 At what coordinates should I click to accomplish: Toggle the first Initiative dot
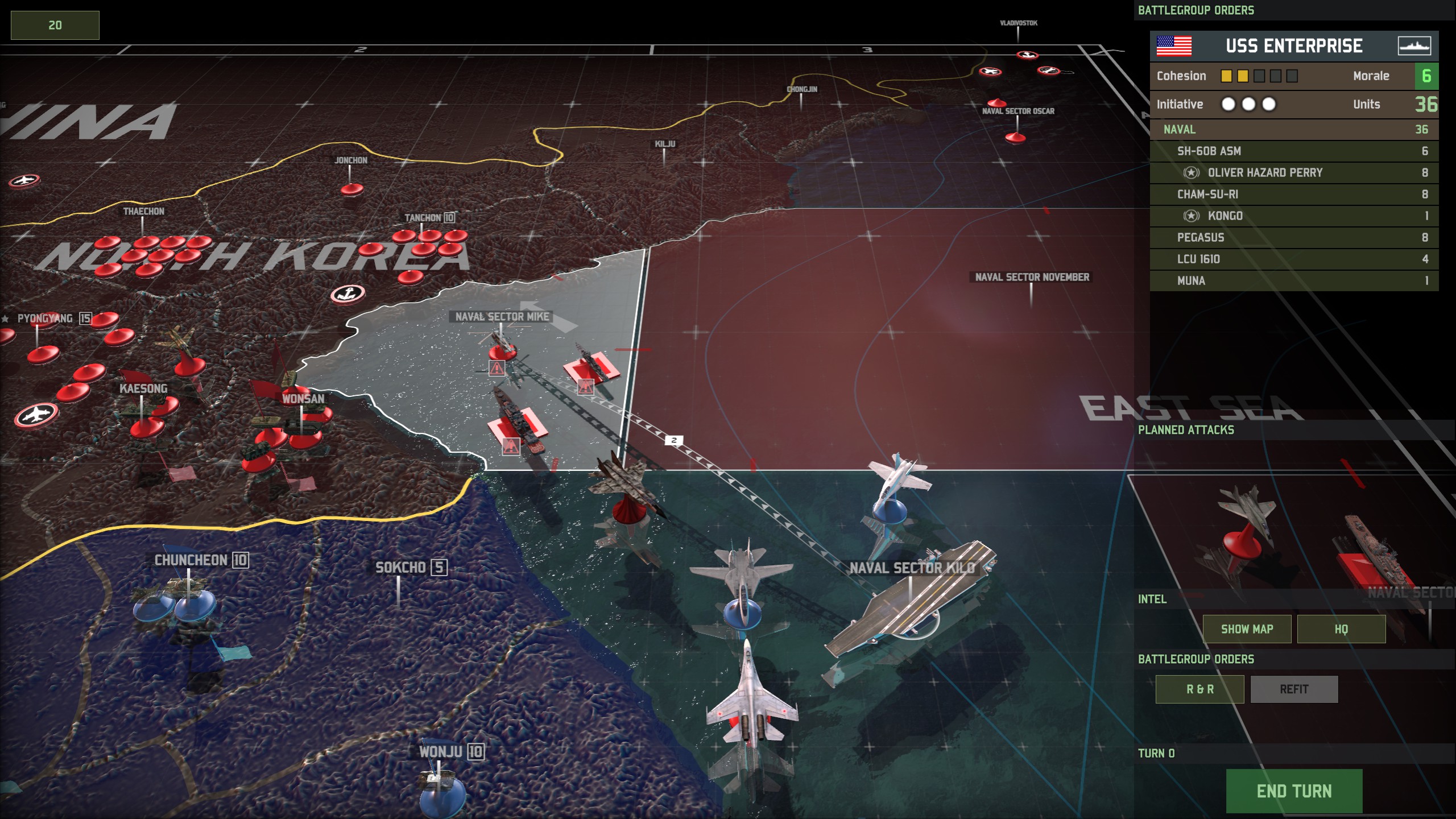[1228, 104]
